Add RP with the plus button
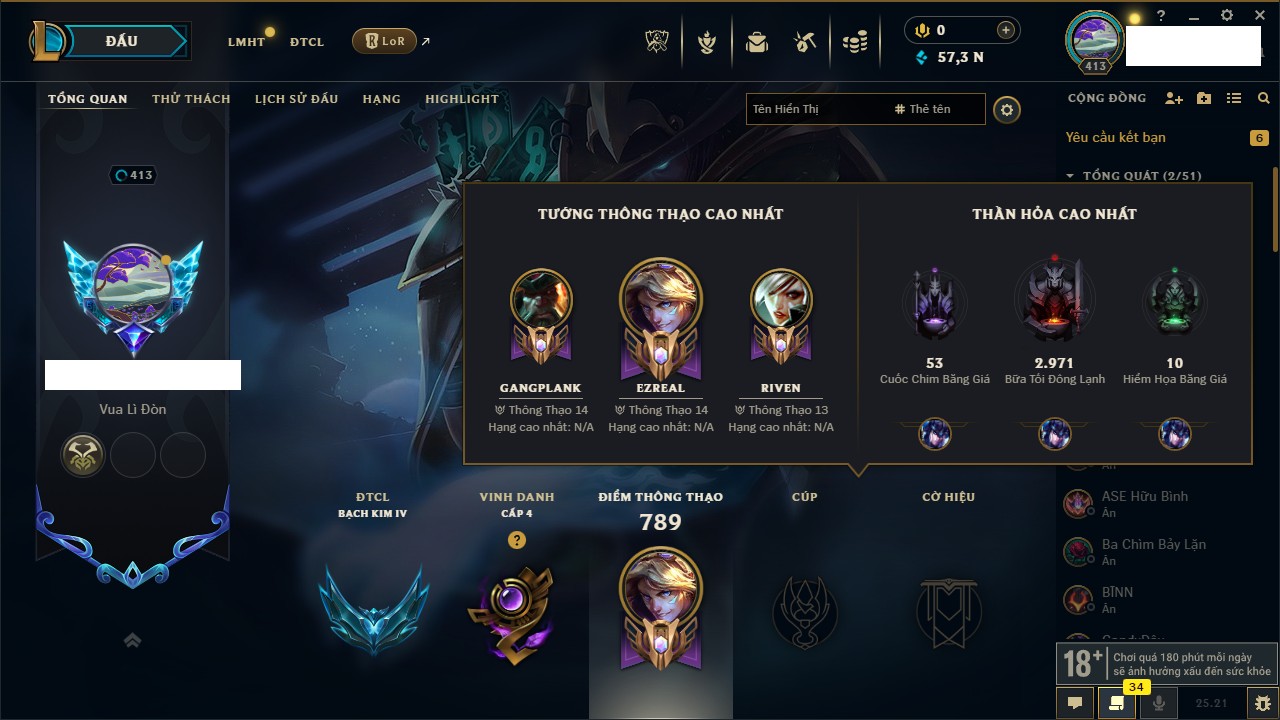Screen dimensions: 1280x720 [x=1006, y=30]
